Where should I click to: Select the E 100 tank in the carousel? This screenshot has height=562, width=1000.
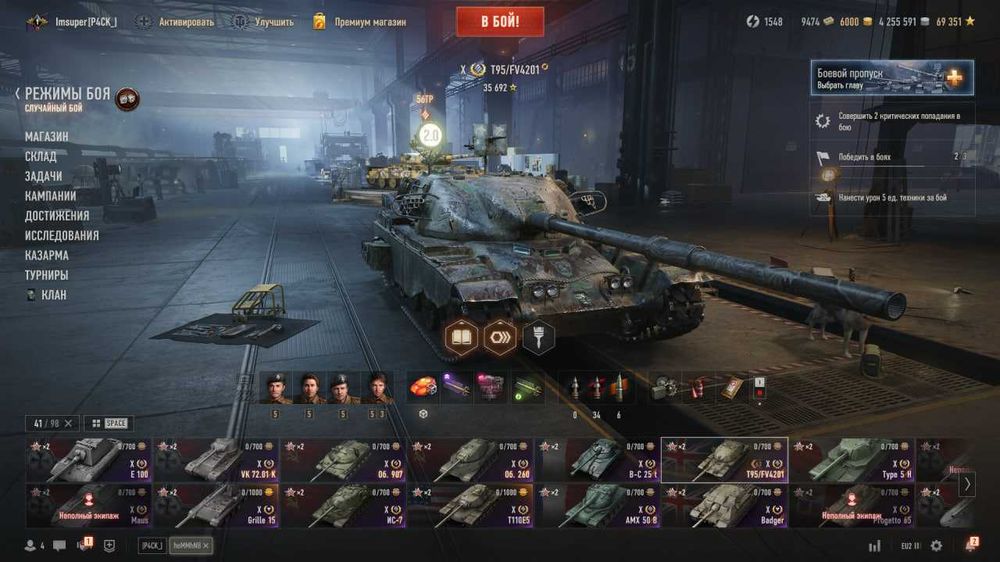(x=88, y=459)
